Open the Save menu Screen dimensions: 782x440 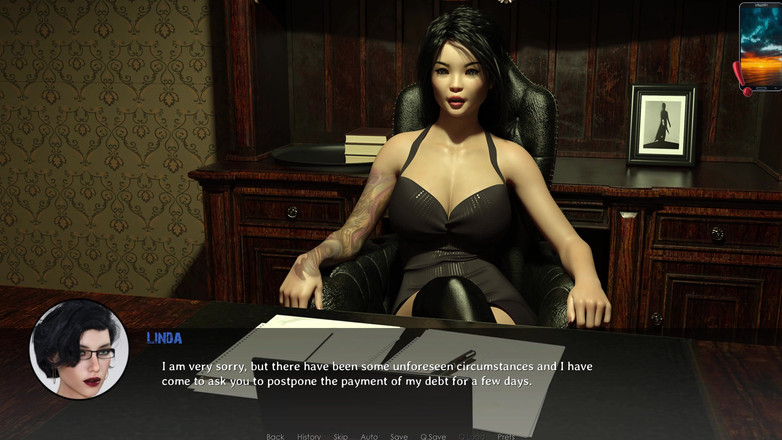click(399, 436)
